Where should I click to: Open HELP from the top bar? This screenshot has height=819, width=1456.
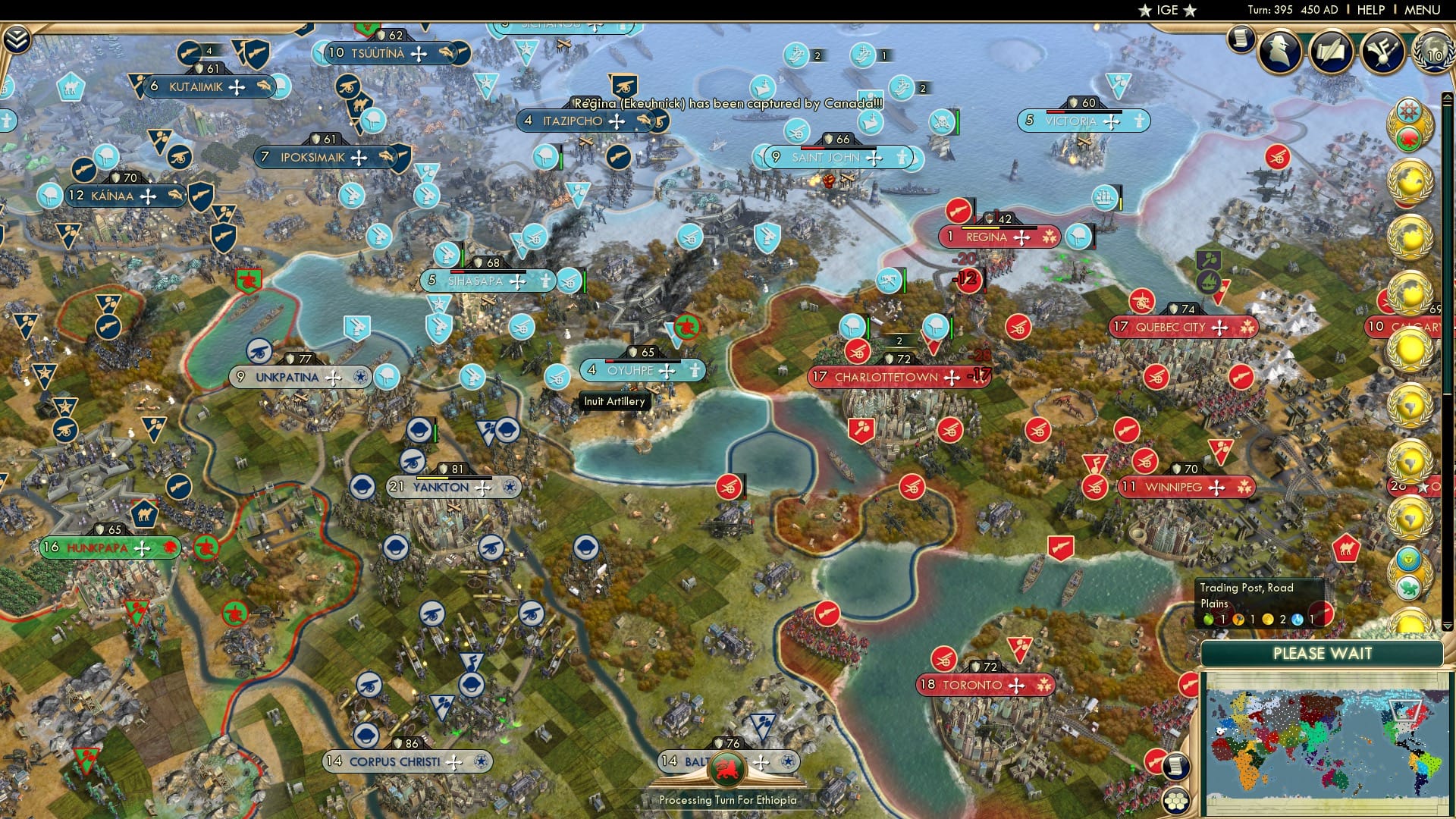coord(1371,10)
